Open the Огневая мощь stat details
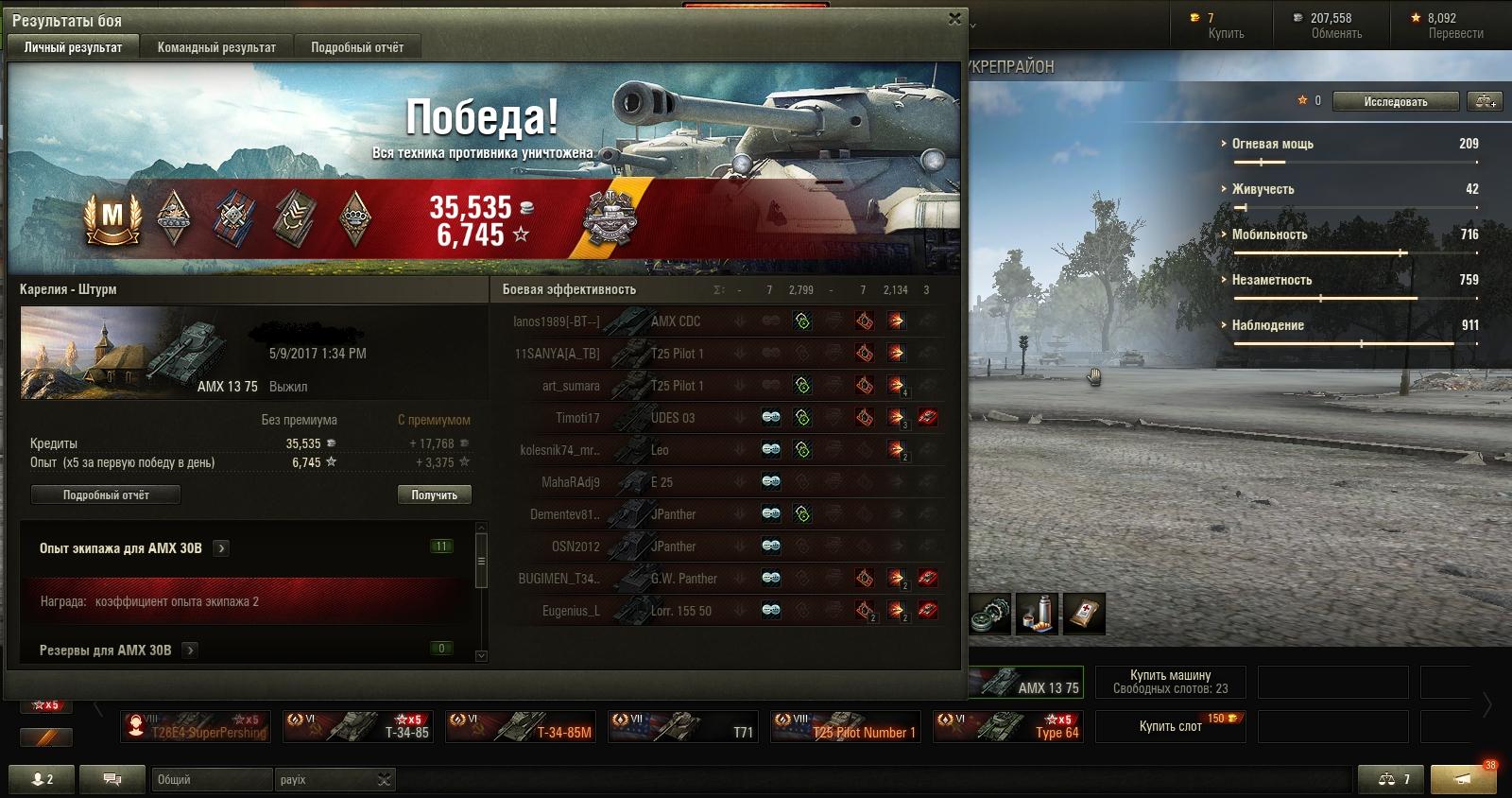 pos(1272,144)
